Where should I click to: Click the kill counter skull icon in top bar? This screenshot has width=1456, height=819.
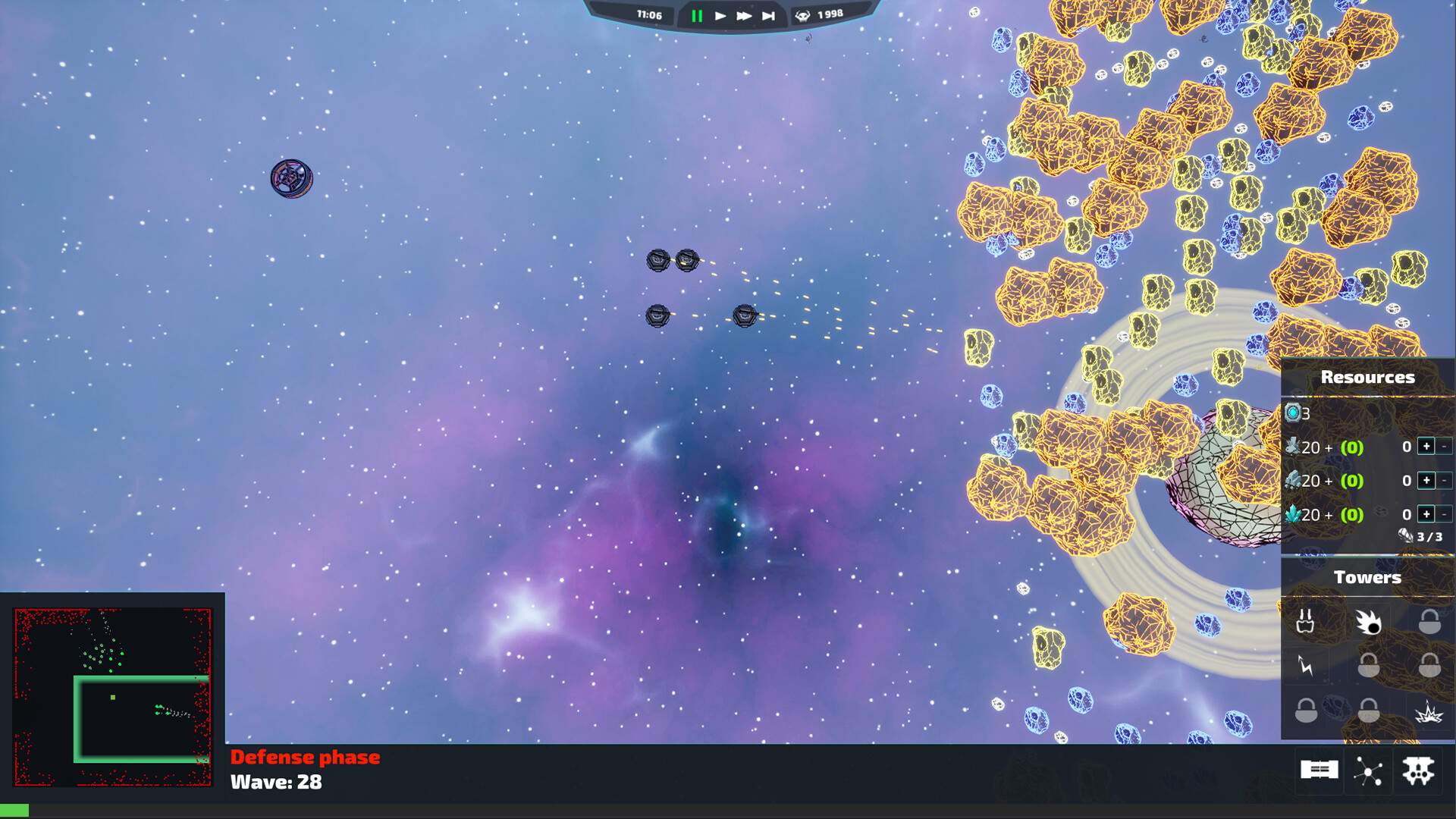(x=804, y=14)
